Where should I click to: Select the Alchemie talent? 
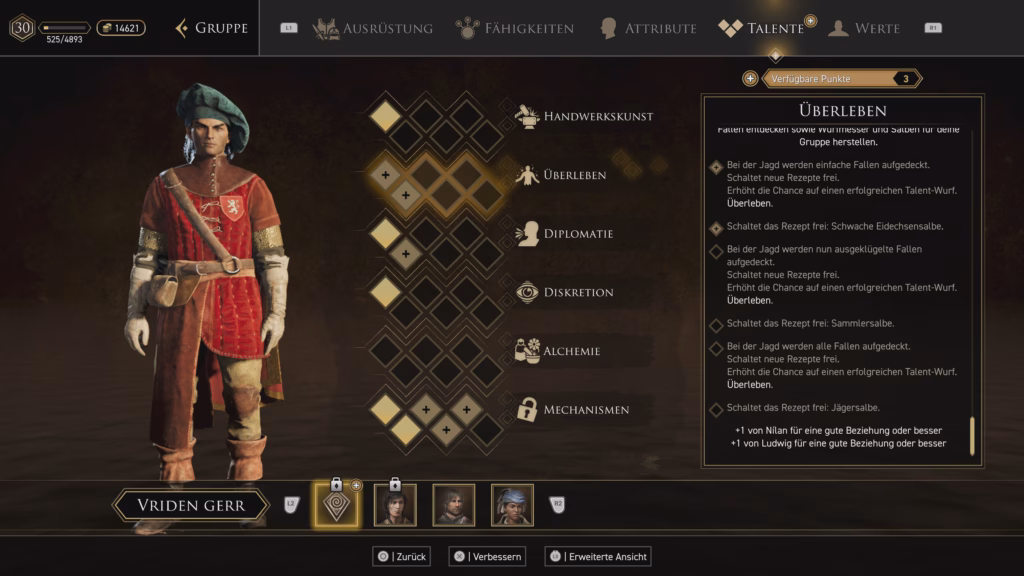coord(570,351)
